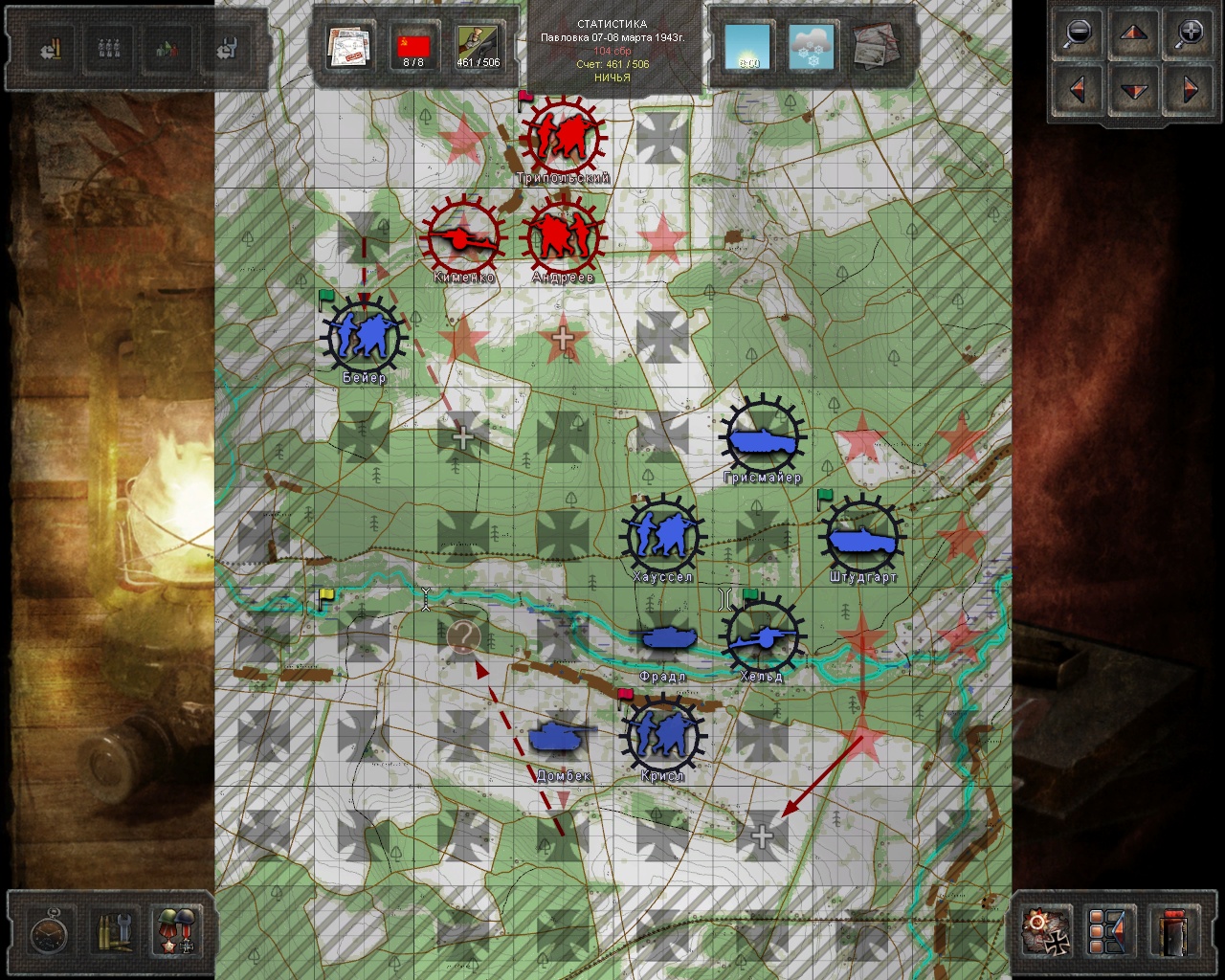Open the Iron Cross and order icon
The width and height of the screenshot is (1225, 980).
1047,932
